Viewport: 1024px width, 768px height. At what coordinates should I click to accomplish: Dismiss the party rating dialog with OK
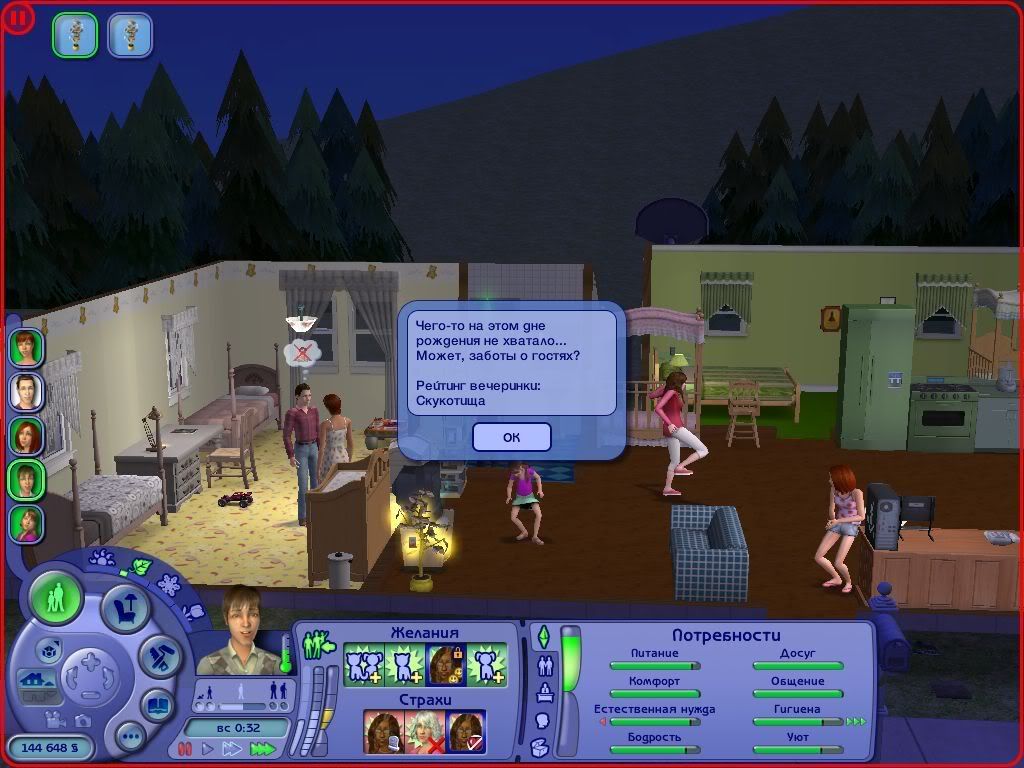coord(511,437)
